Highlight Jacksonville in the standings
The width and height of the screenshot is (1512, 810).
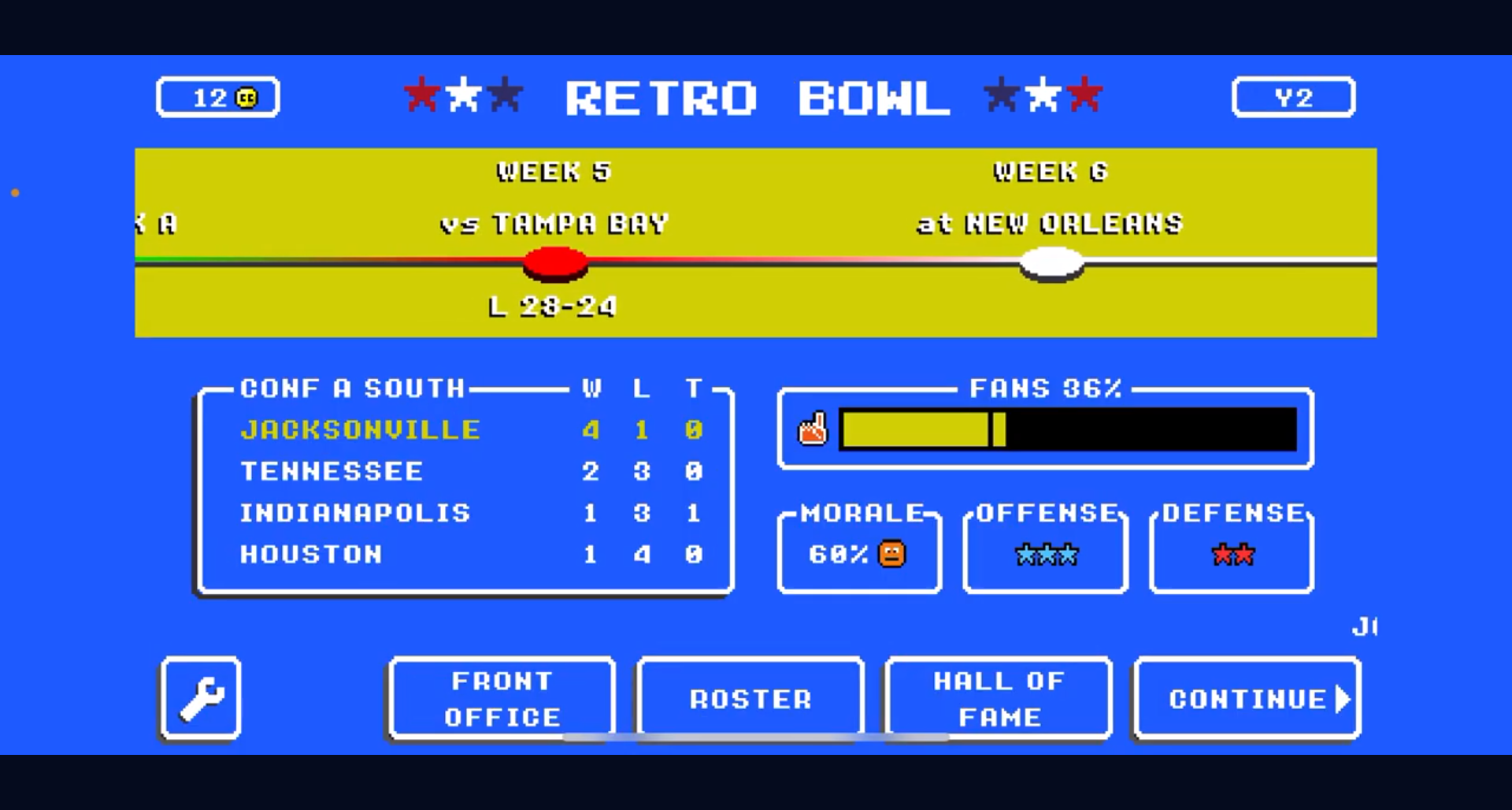tap(360, 430)
